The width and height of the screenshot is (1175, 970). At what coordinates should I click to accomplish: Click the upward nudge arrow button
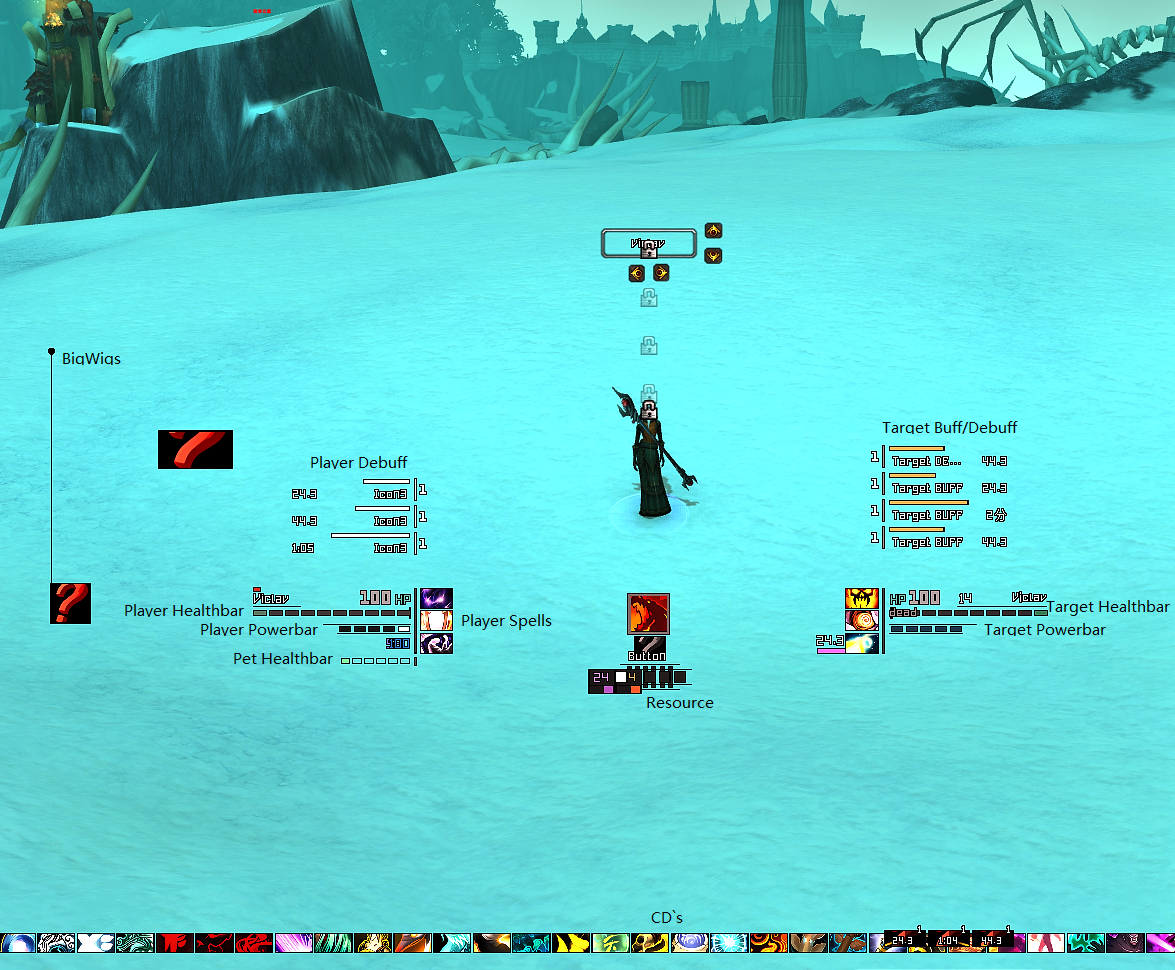tap(713, 231)
